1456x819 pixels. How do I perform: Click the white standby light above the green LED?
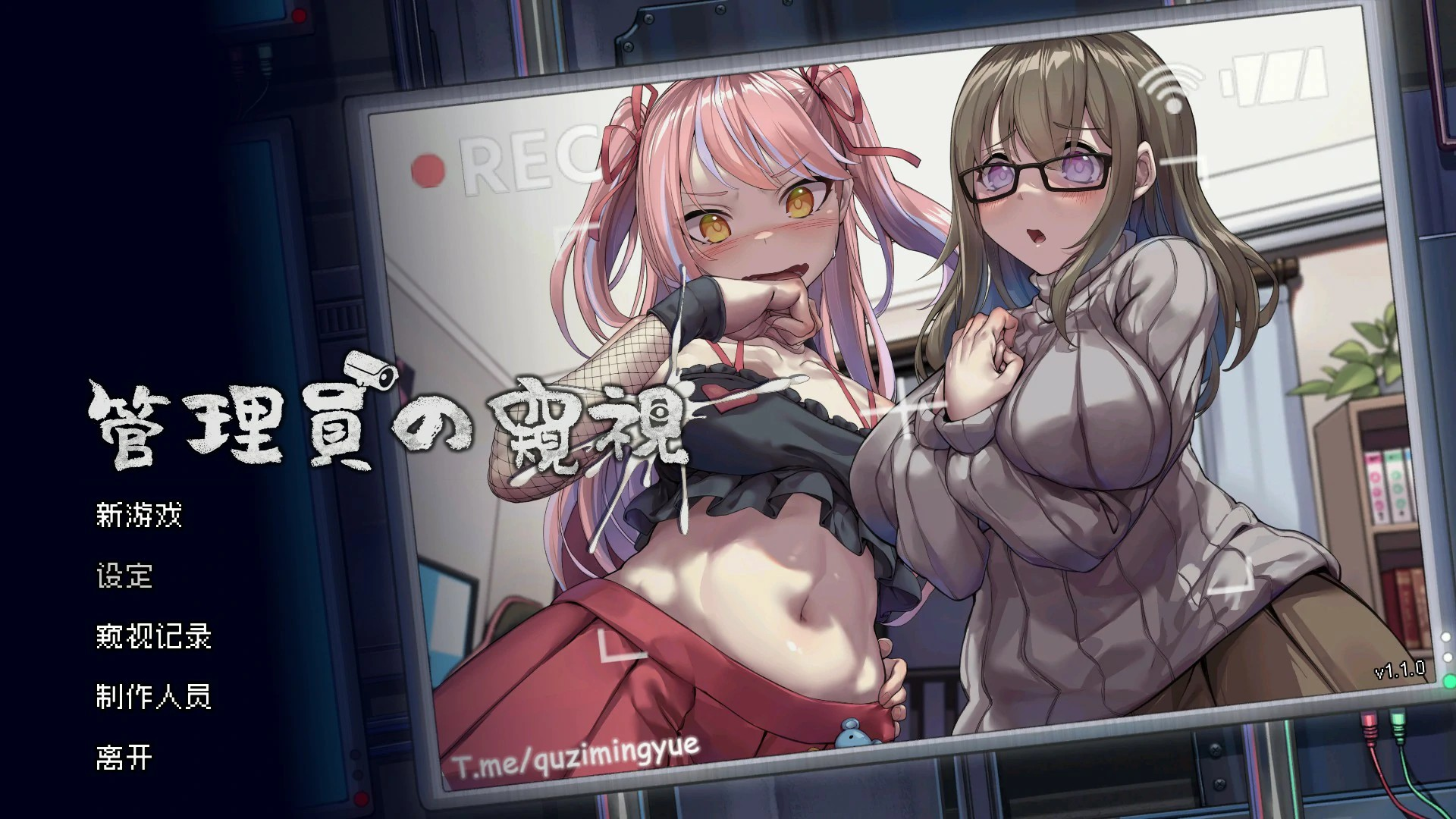pos(1448,656)
